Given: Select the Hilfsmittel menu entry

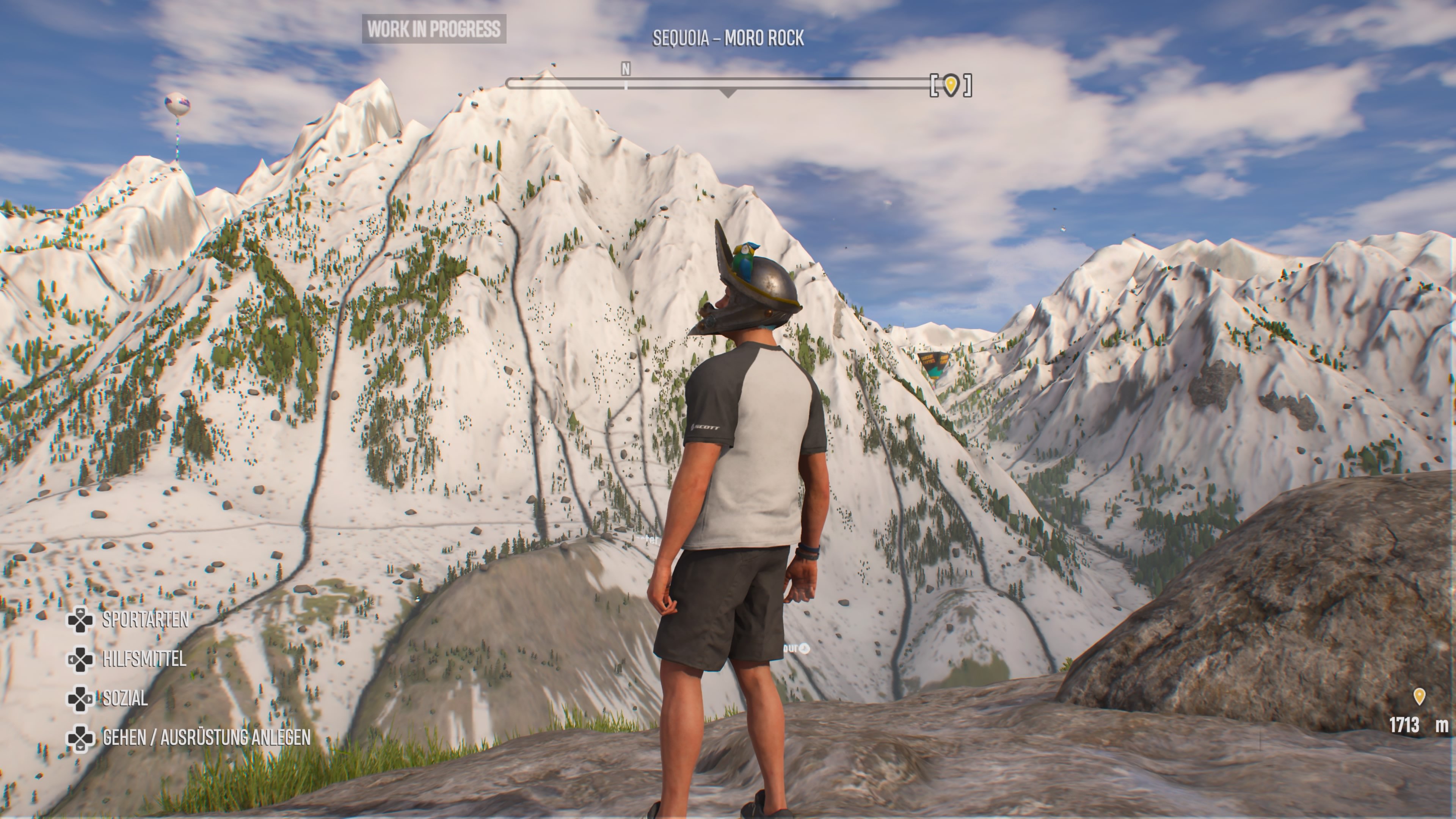Looking at the screenshot, I should (x=144, y=660).
